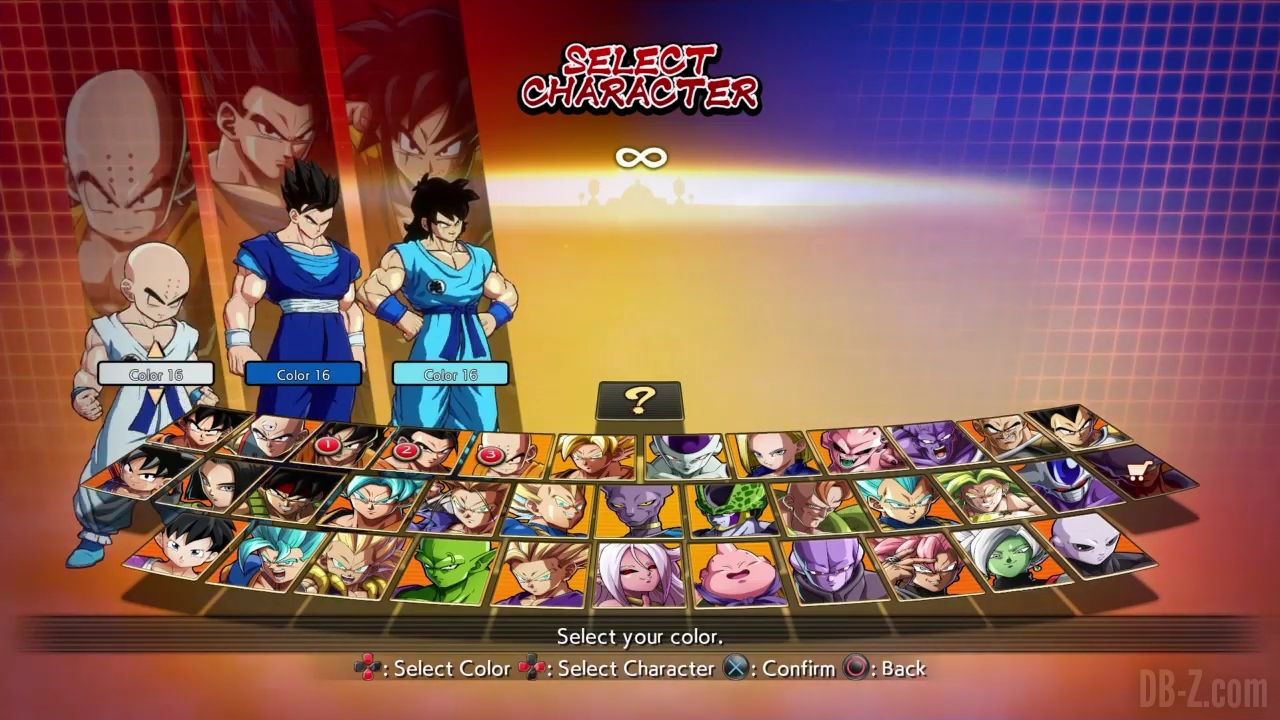
Task: Select Android 21's portrait
Action: [x=638, y=575]
